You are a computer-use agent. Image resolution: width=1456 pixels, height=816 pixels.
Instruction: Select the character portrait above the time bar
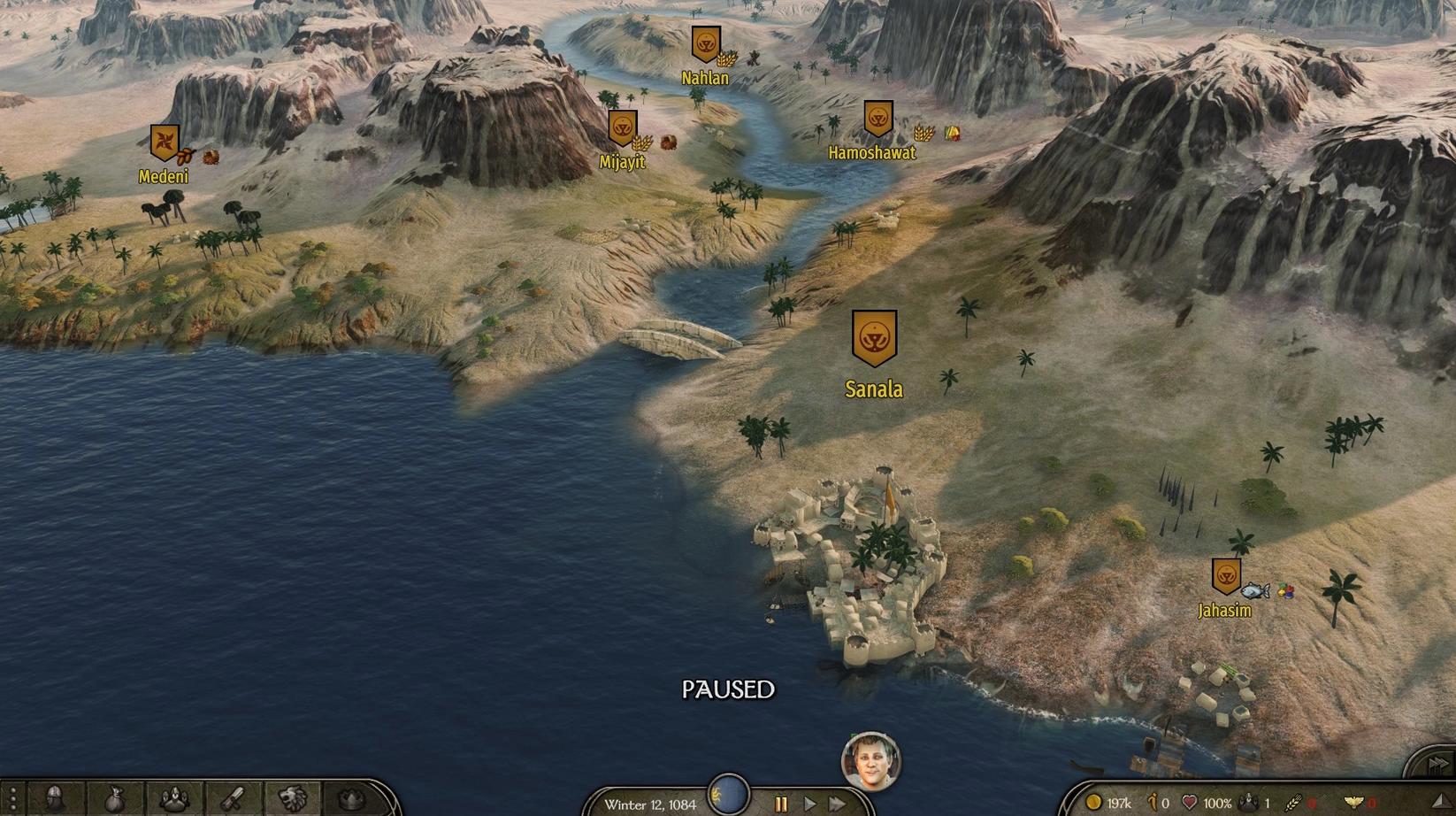pos(870,759)
